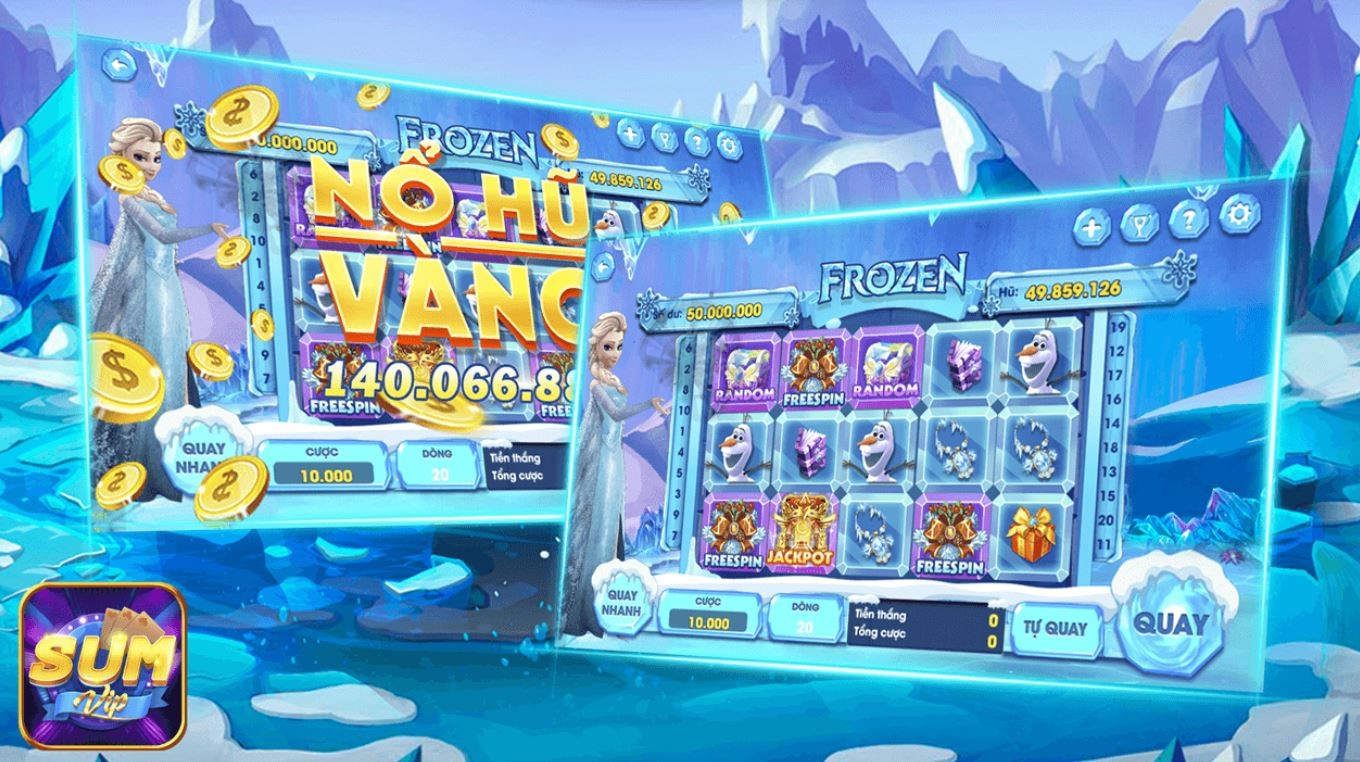
Task: Click the back arrow on the background window
Action: pos(119,62)
